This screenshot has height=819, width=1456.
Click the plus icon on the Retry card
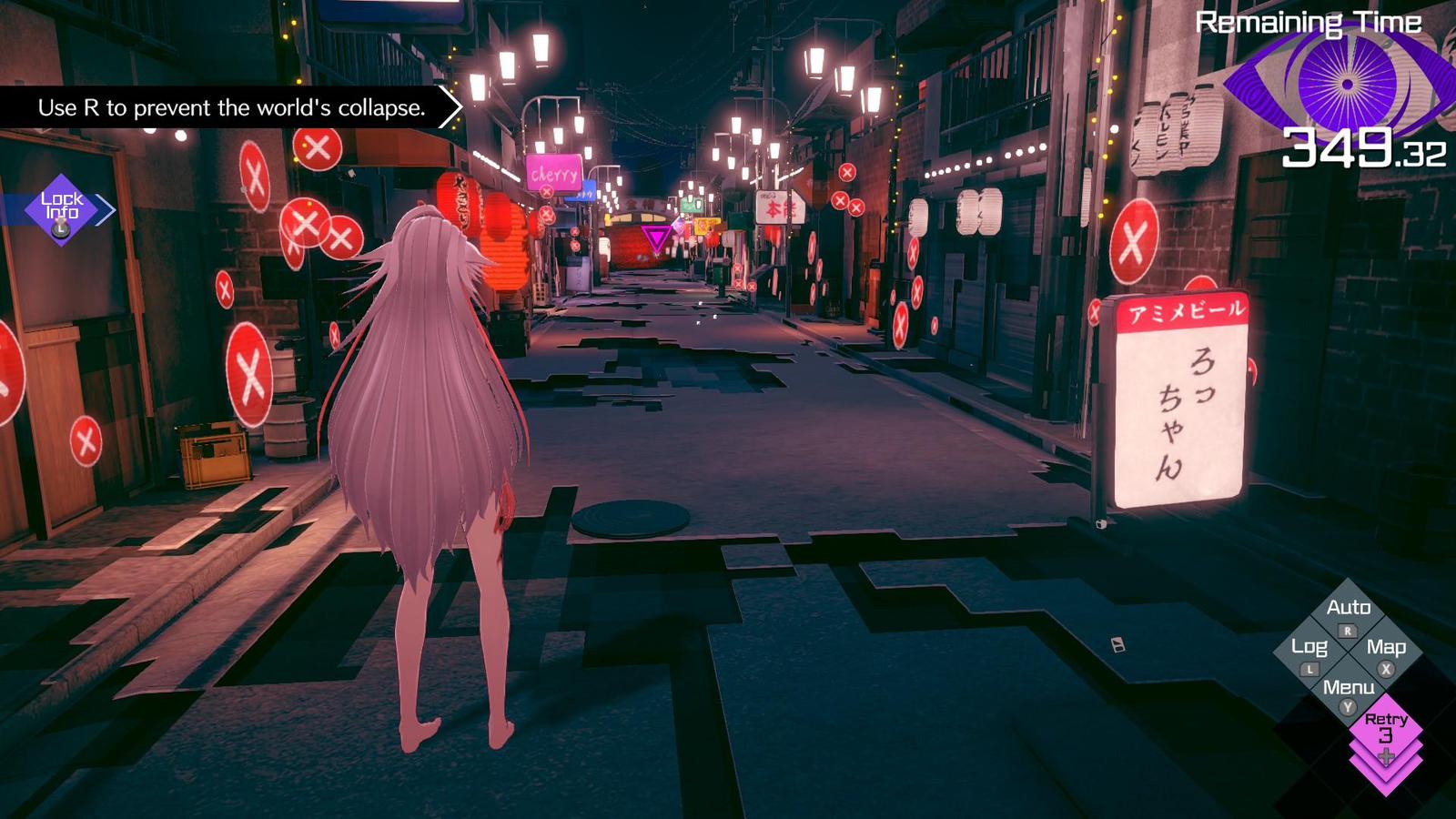[1385, 757]
